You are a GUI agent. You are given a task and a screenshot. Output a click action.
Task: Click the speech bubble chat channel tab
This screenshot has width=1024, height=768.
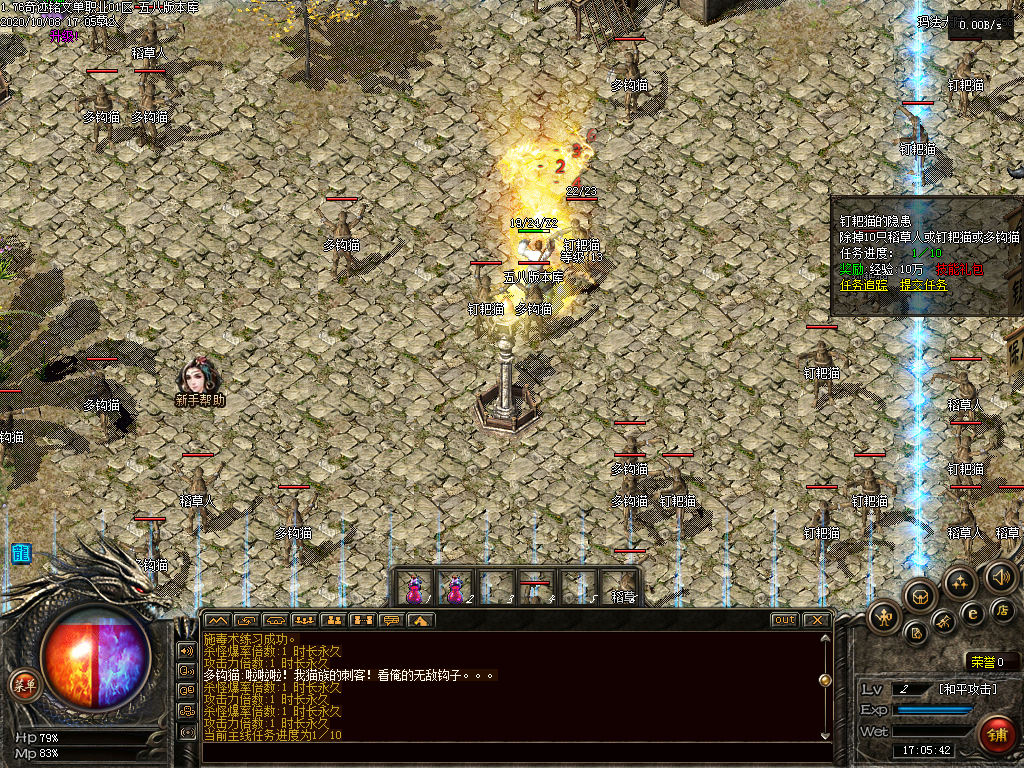[392, 620]
